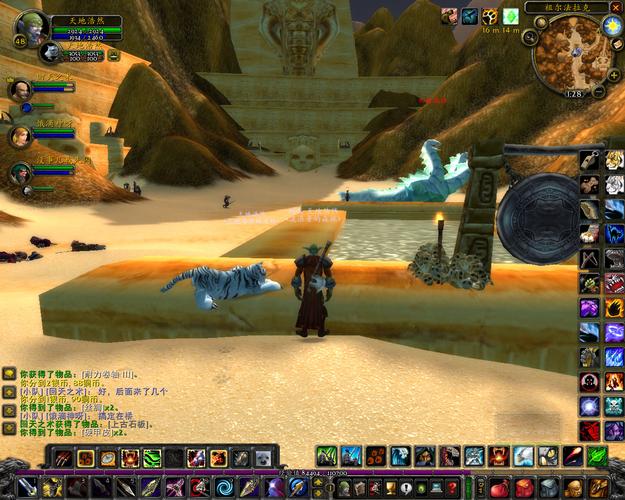Close the minimap with the X button

(614, 7)
